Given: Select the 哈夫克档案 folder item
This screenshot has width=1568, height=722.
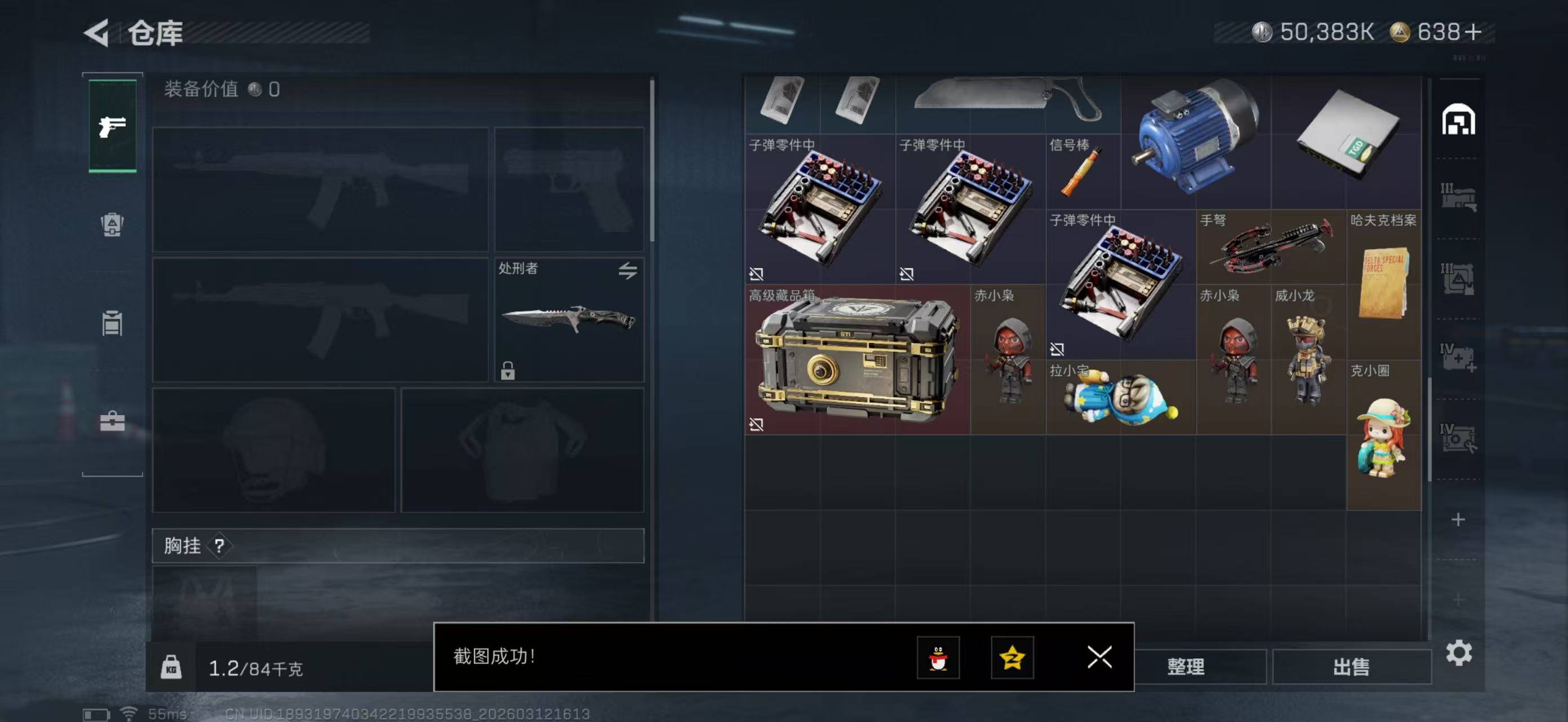Looking at the screenshot, I should [1383, 284].
